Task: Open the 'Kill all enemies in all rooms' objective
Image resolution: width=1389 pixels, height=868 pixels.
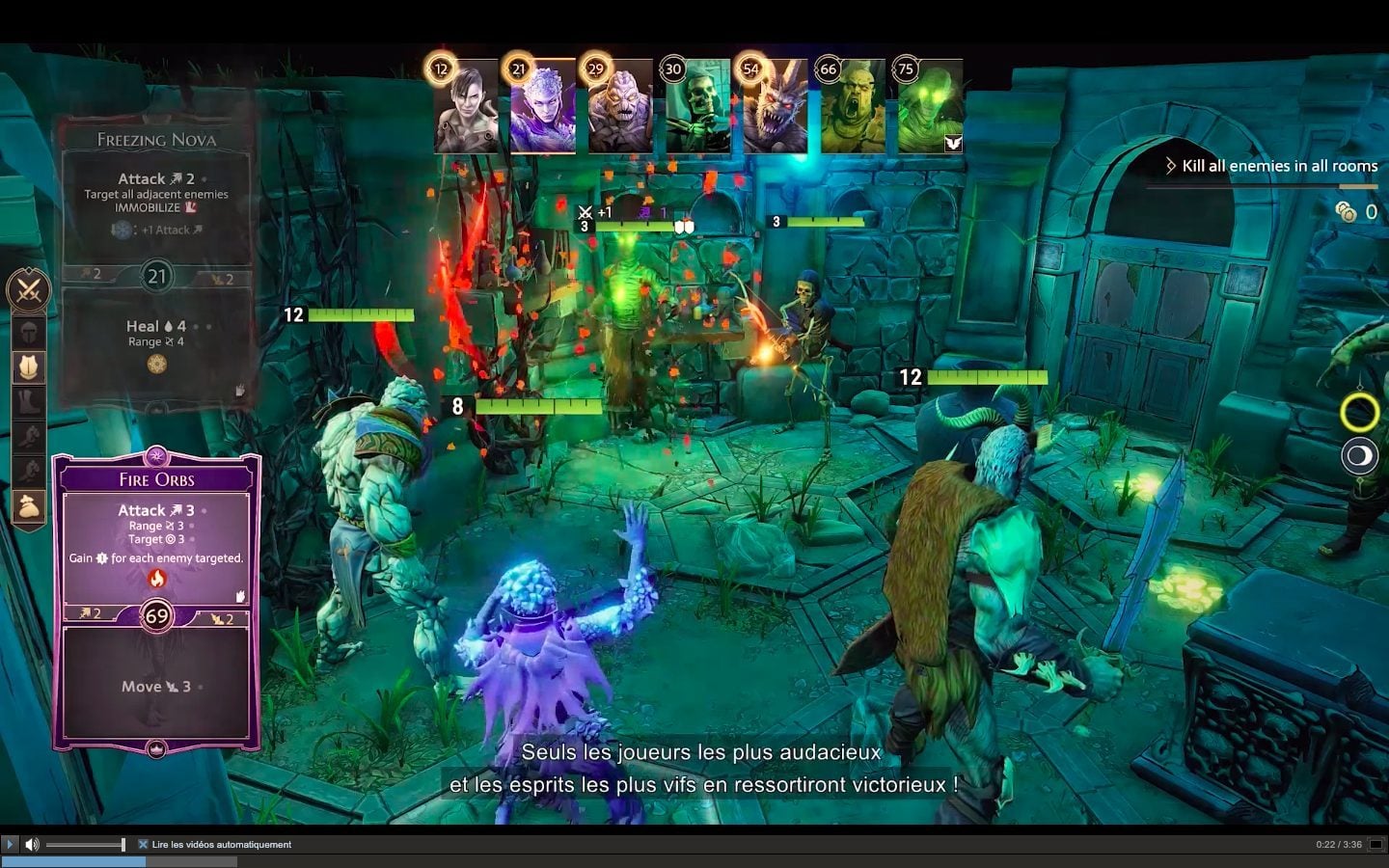Action: pyautogui.click(x=1271, y=166)
